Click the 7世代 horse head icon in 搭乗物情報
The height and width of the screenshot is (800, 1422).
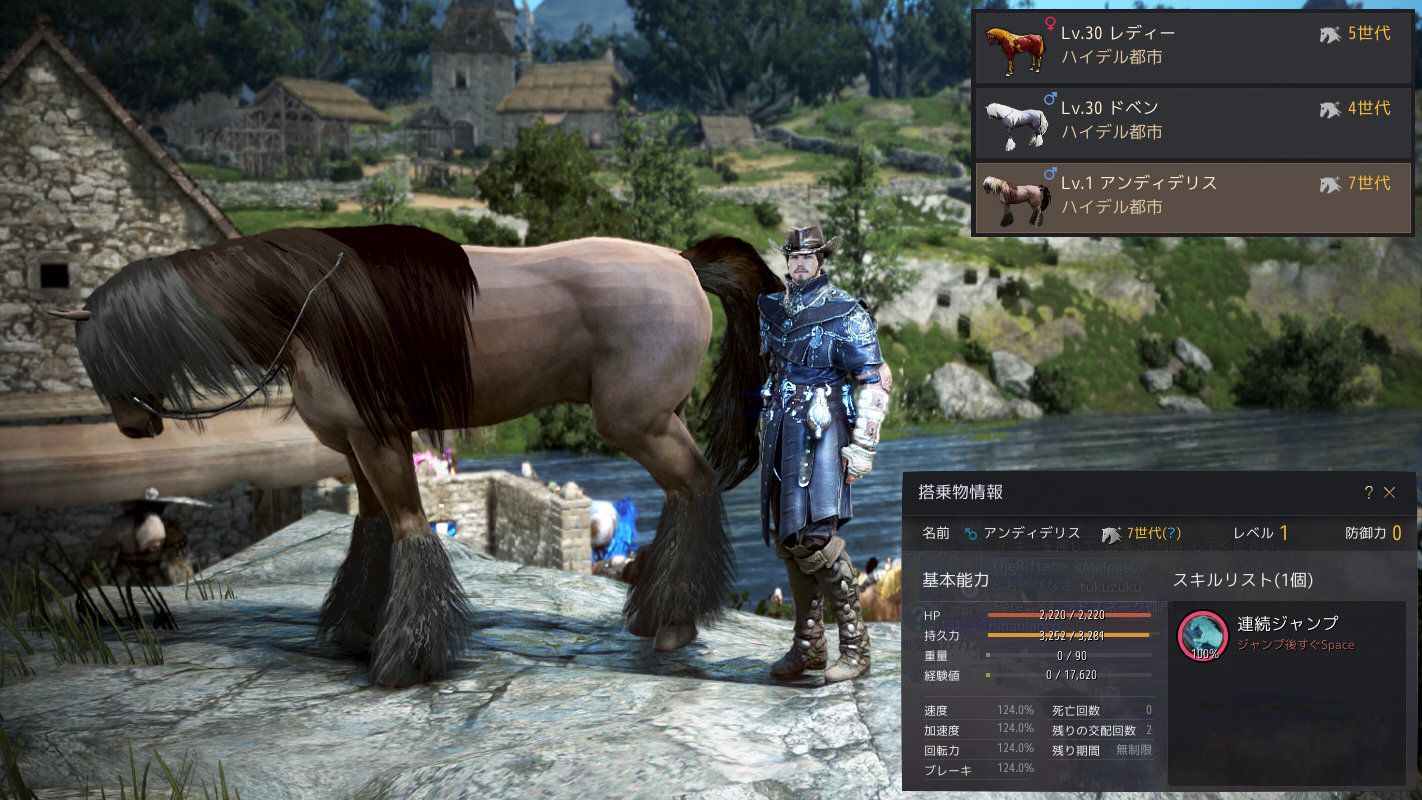pos(1110,533)
